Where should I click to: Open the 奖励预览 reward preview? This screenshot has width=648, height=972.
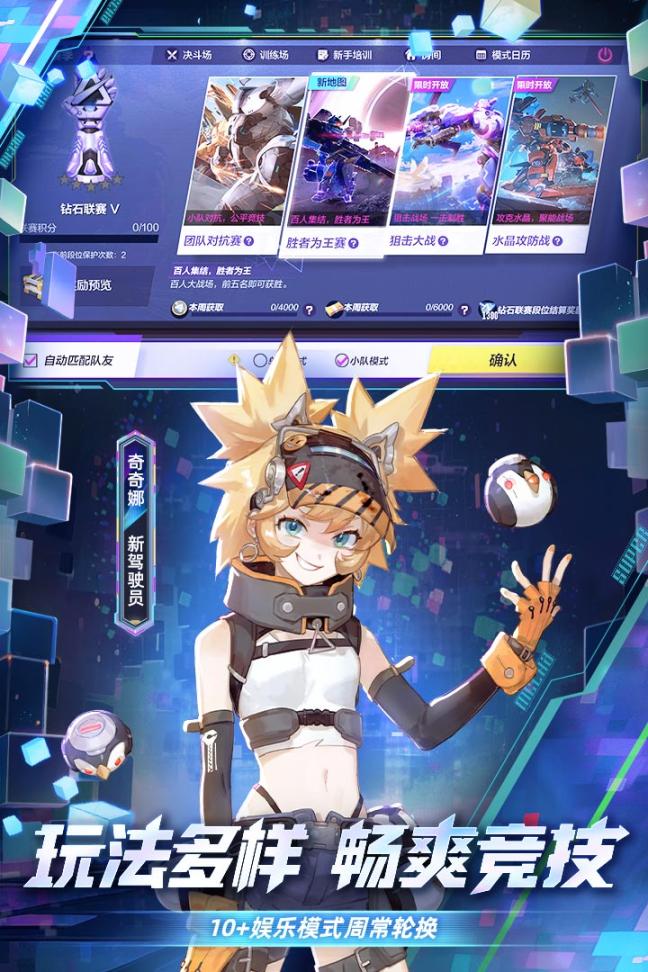point(85,285)
